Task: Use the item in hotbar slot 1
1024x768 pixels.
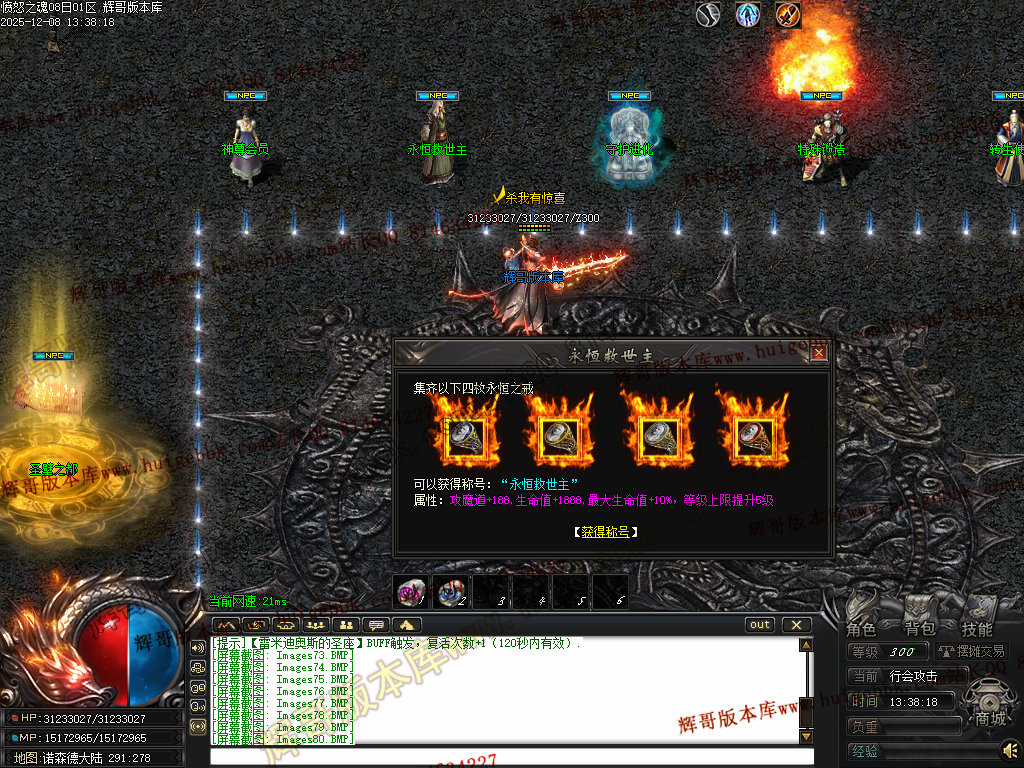Action: (x=411, y=592)
